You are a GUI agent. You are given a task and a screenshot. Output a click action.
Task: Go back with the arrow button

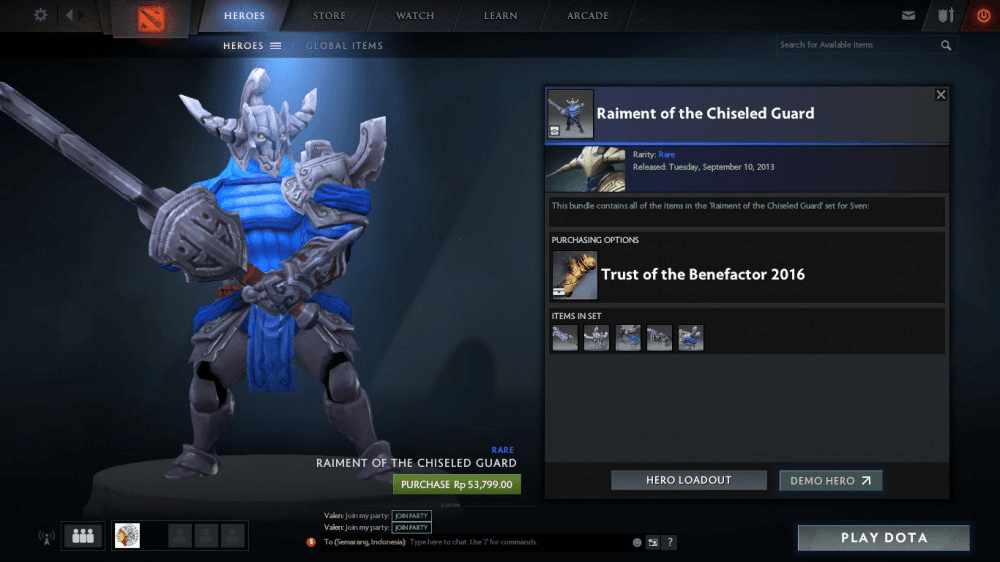pyautogui.click(x=71, y=15)
